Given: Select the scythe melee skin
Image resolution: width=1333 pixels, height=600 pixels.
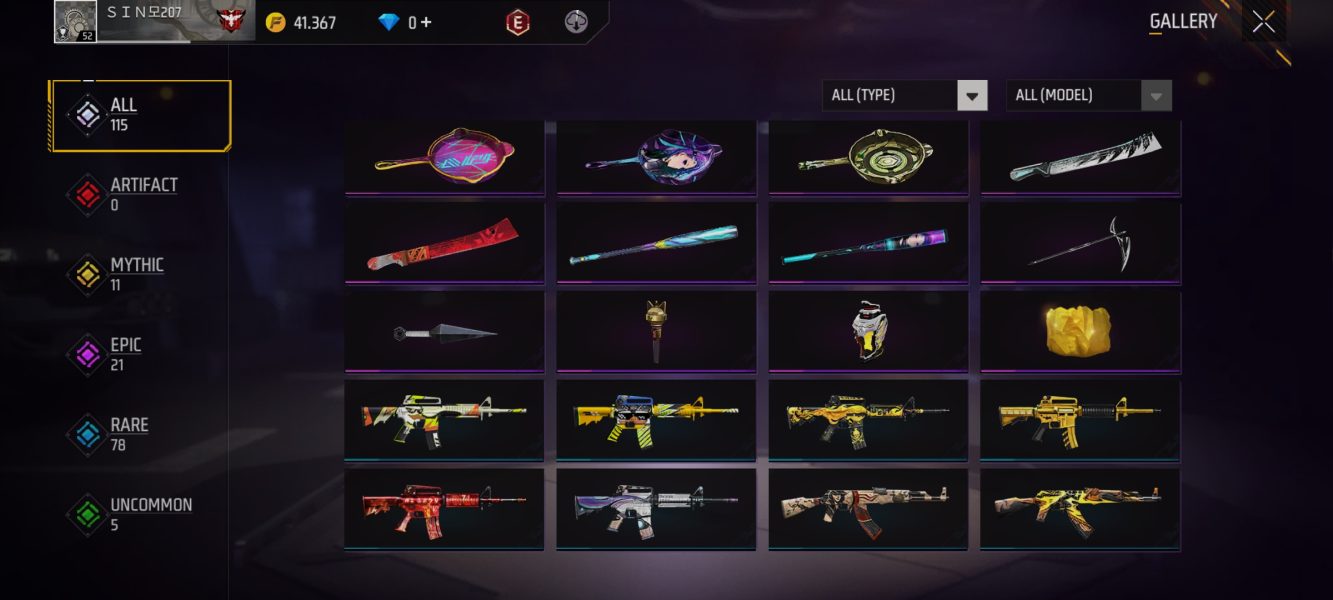Looking at the screenshot, I should 1081,245.
